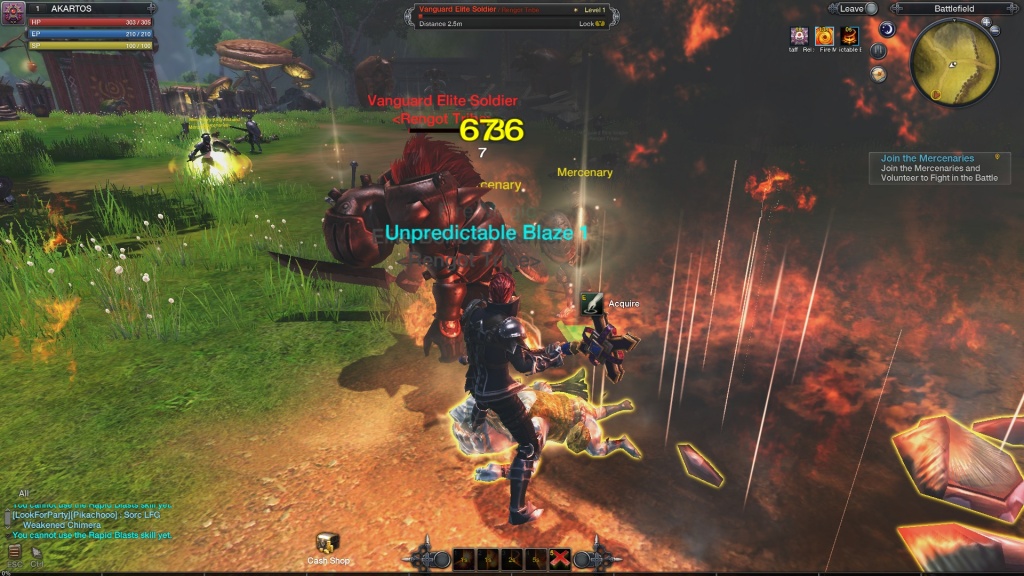Click the chat scrollbar handle
The image size is (1024, 576).
[x=6, y=519]
